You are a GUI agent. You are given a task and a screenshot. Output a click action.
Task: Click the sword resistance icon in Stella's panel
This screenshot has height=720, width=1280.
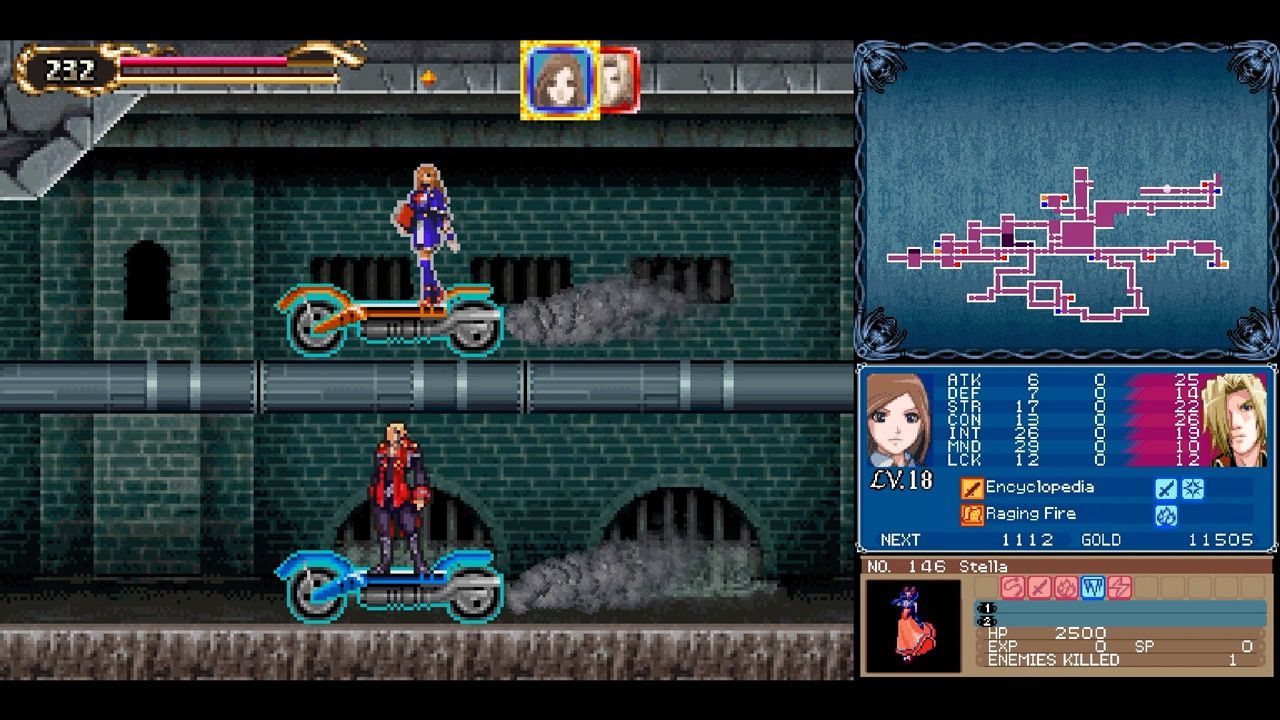pyautogui.click(x=1037, y=586)
